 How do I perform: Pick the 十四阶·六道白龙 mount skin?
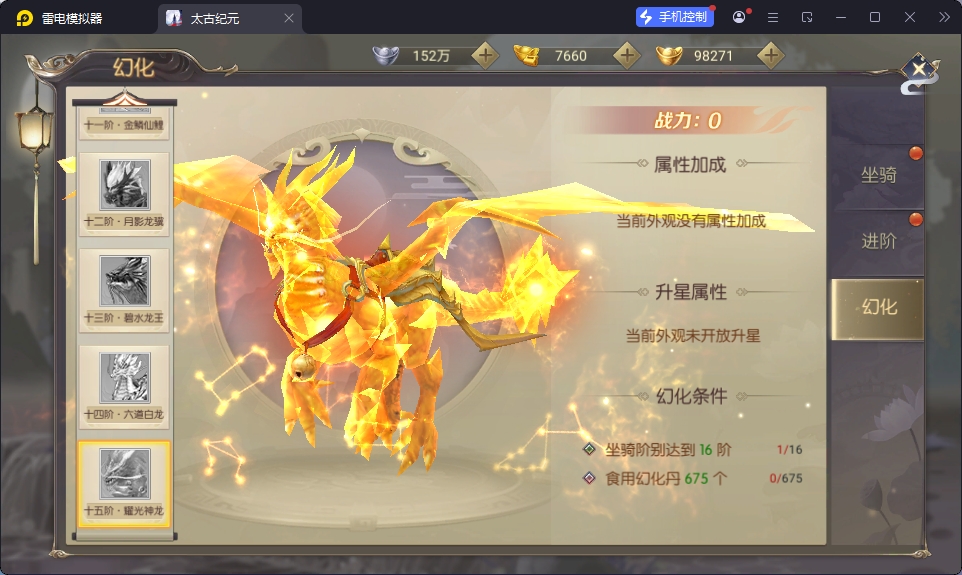click(x=125, y=385)
